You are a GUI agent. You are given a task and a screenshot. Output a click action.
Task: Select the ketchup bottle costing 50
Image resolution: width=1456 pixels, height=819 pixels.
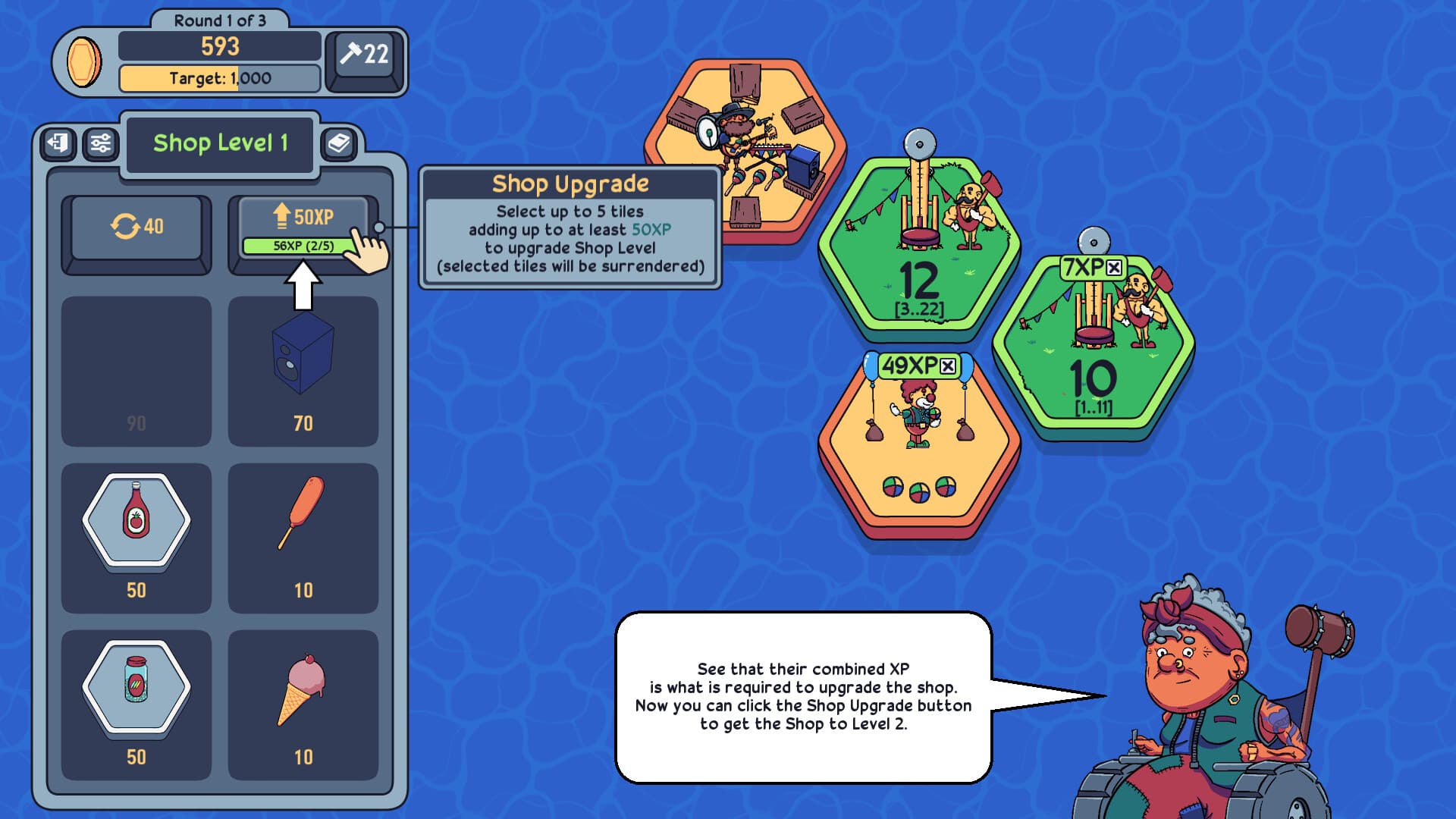click(x=136, y=519)
